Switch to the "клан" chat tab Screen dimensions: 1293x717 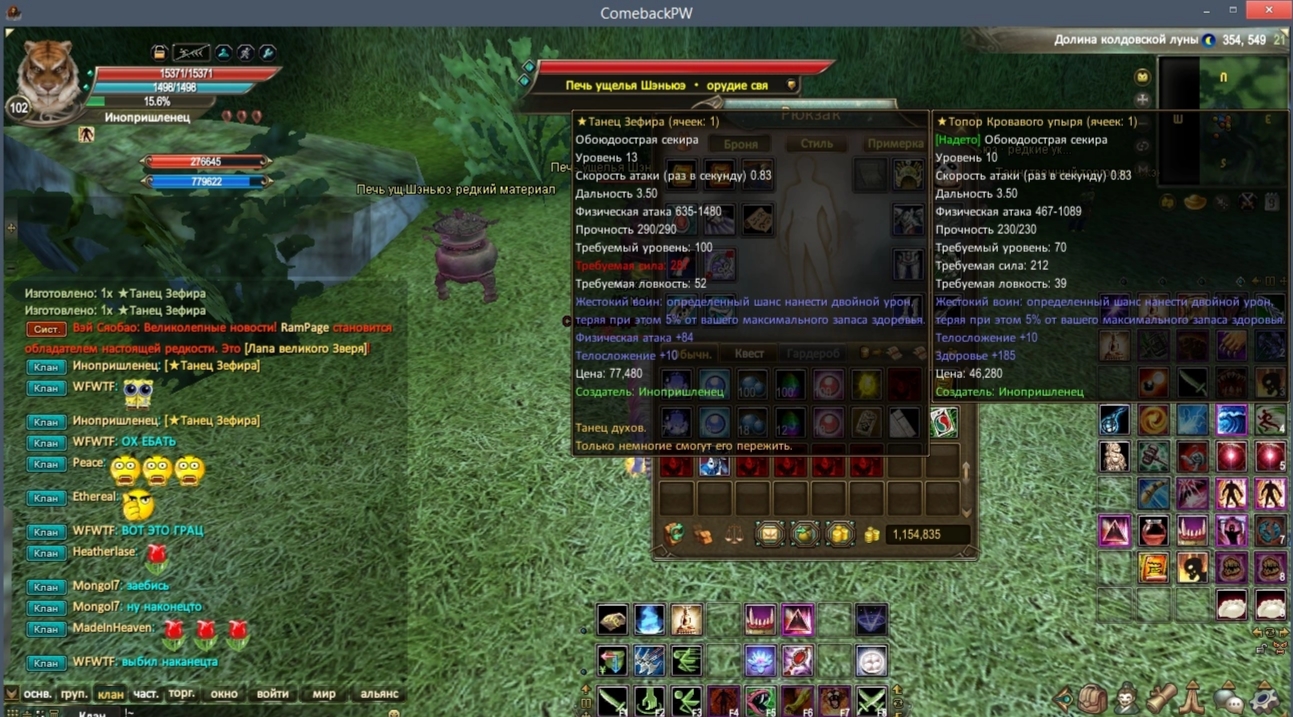point(110,693)
